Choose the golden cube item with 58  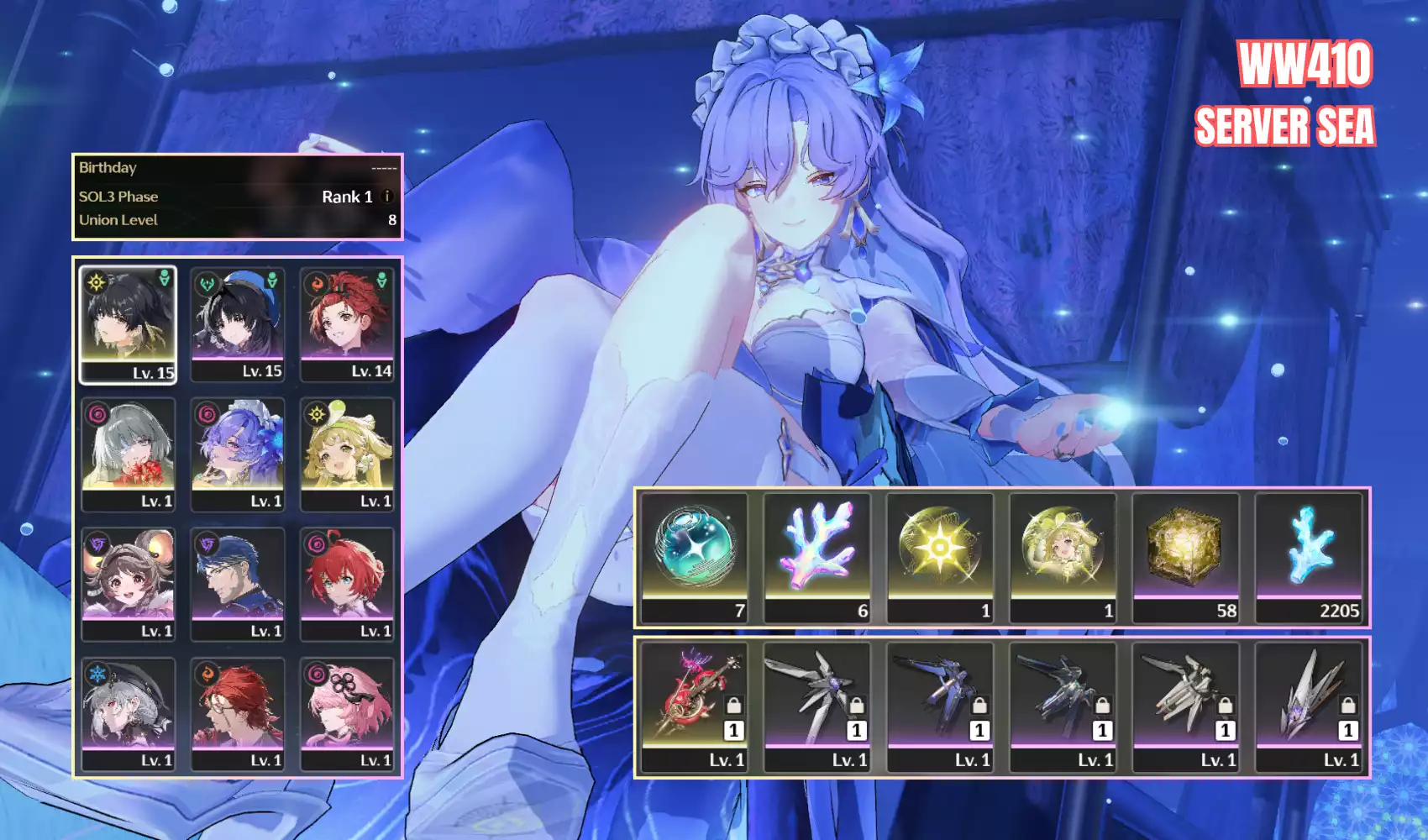point(1185,558)
